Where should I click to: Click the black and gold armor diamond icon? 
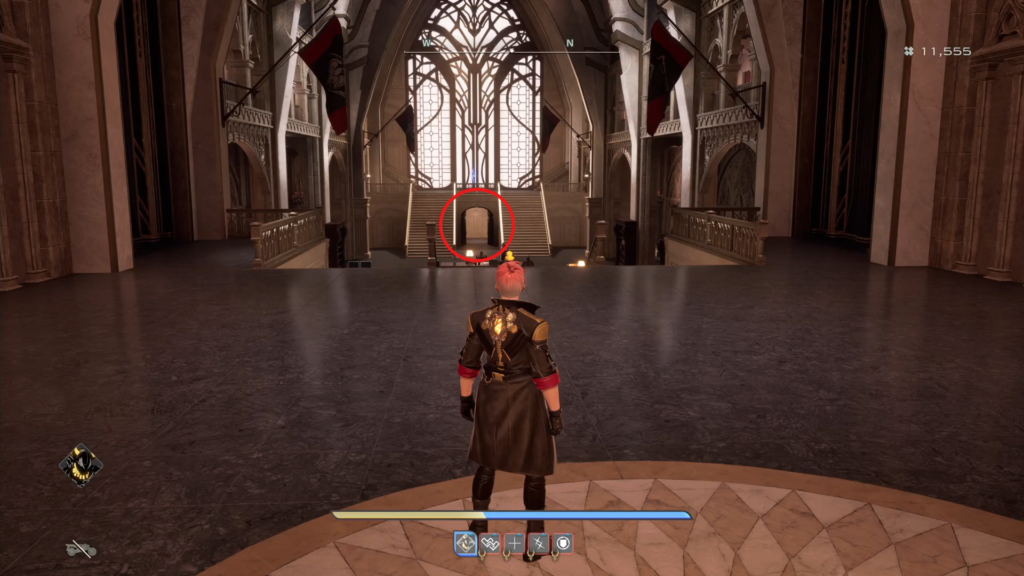point(81,465)
